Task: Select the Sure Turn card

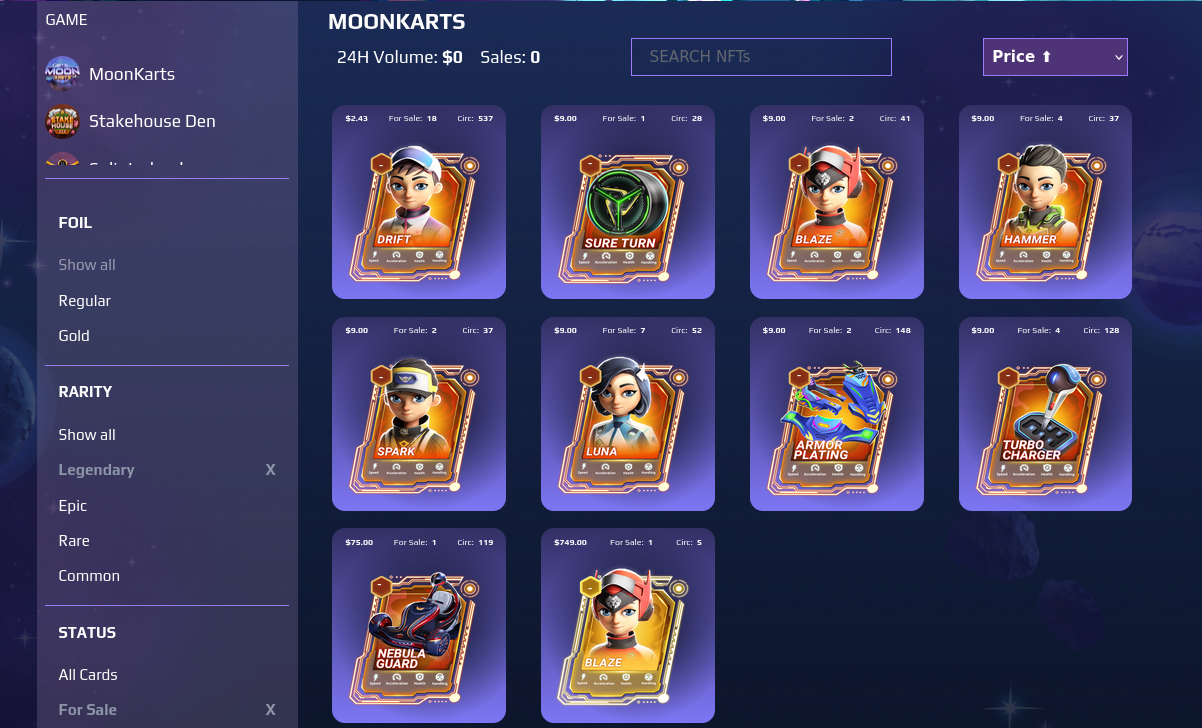Action: click(628, 210)
